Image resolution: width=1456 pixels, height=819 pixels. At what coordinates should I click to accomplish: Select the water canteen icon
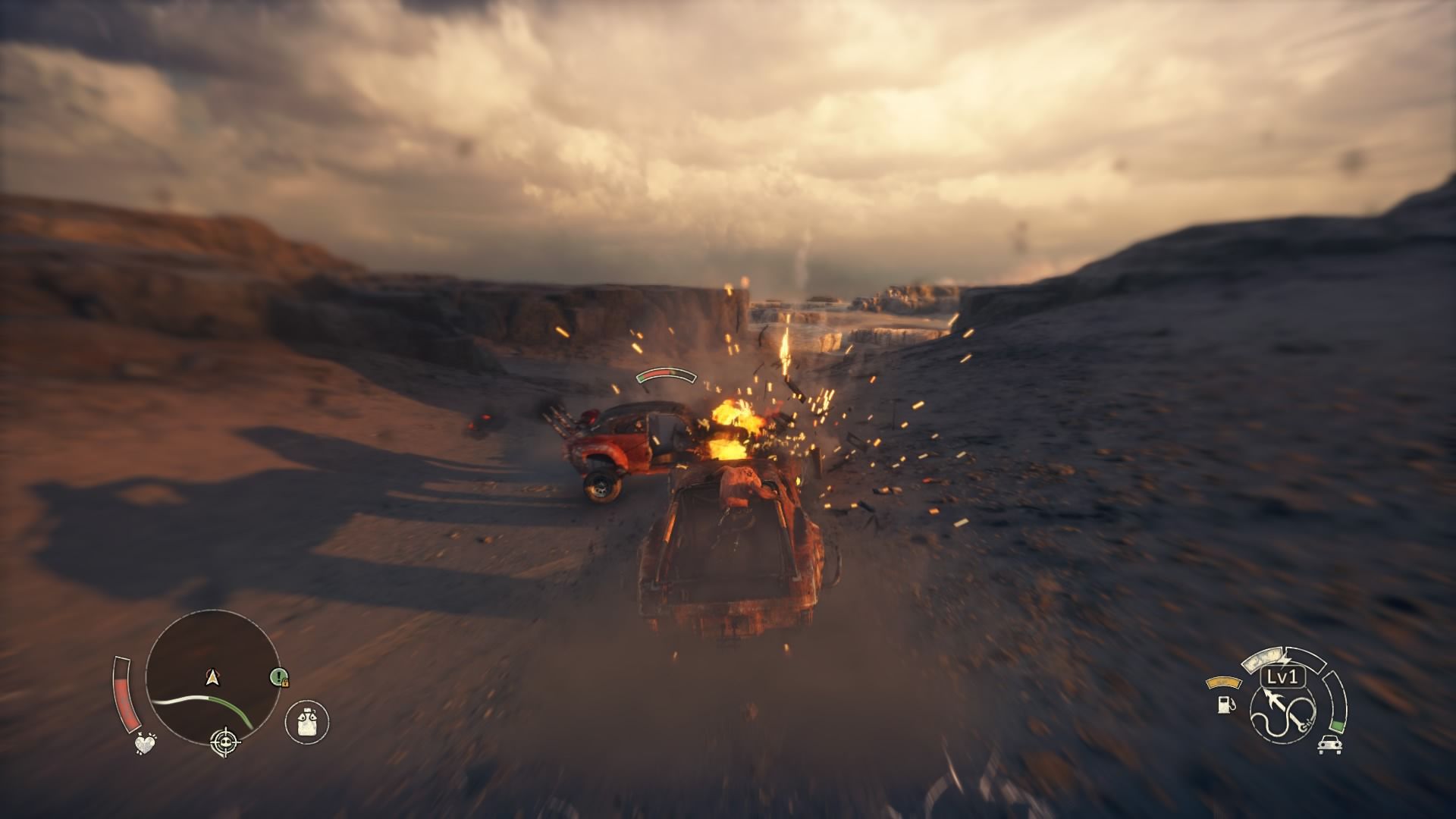pos(307,721)
